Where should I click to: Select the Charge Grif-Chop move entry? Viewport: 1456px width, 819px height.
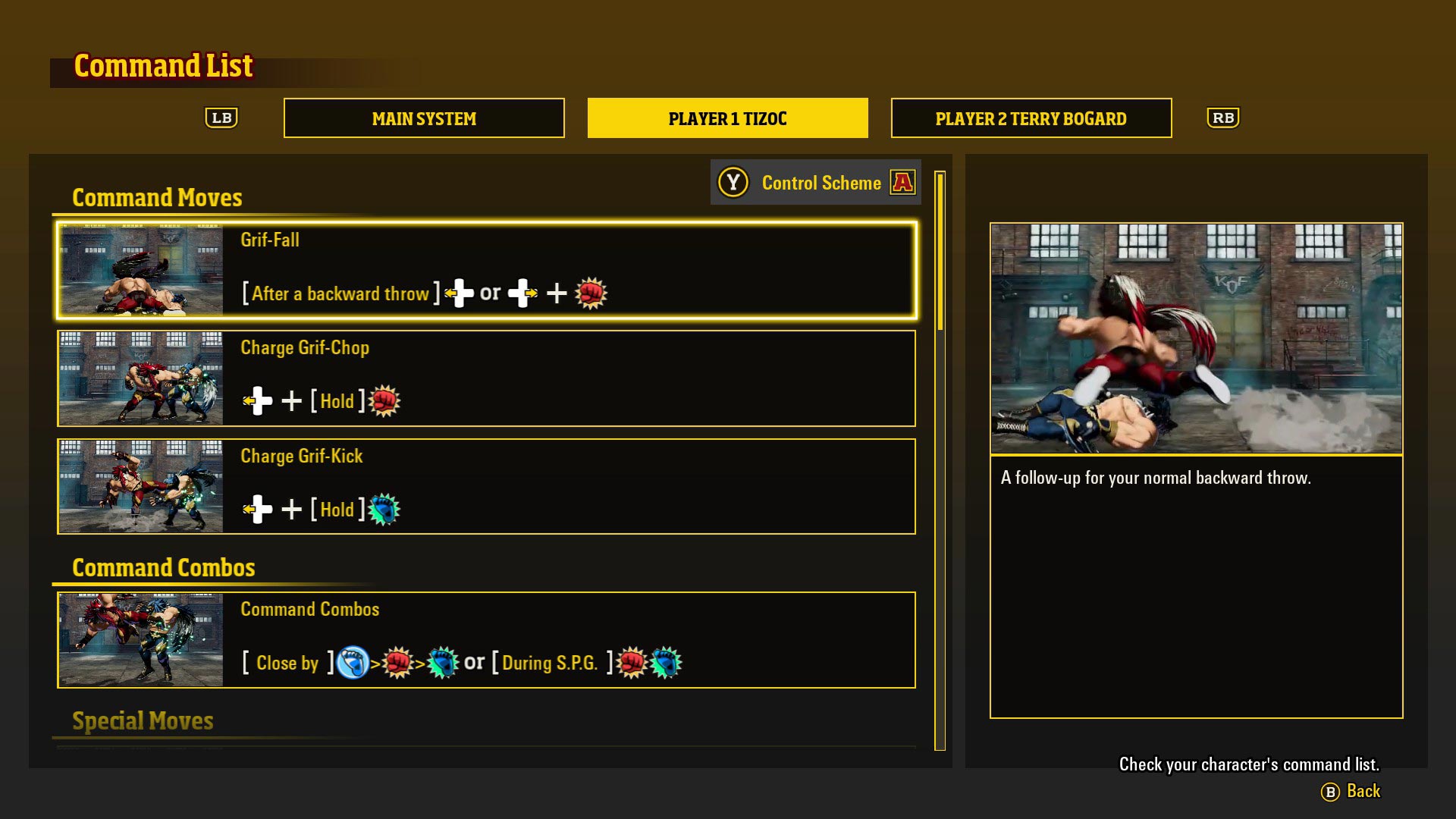[485, 379]
